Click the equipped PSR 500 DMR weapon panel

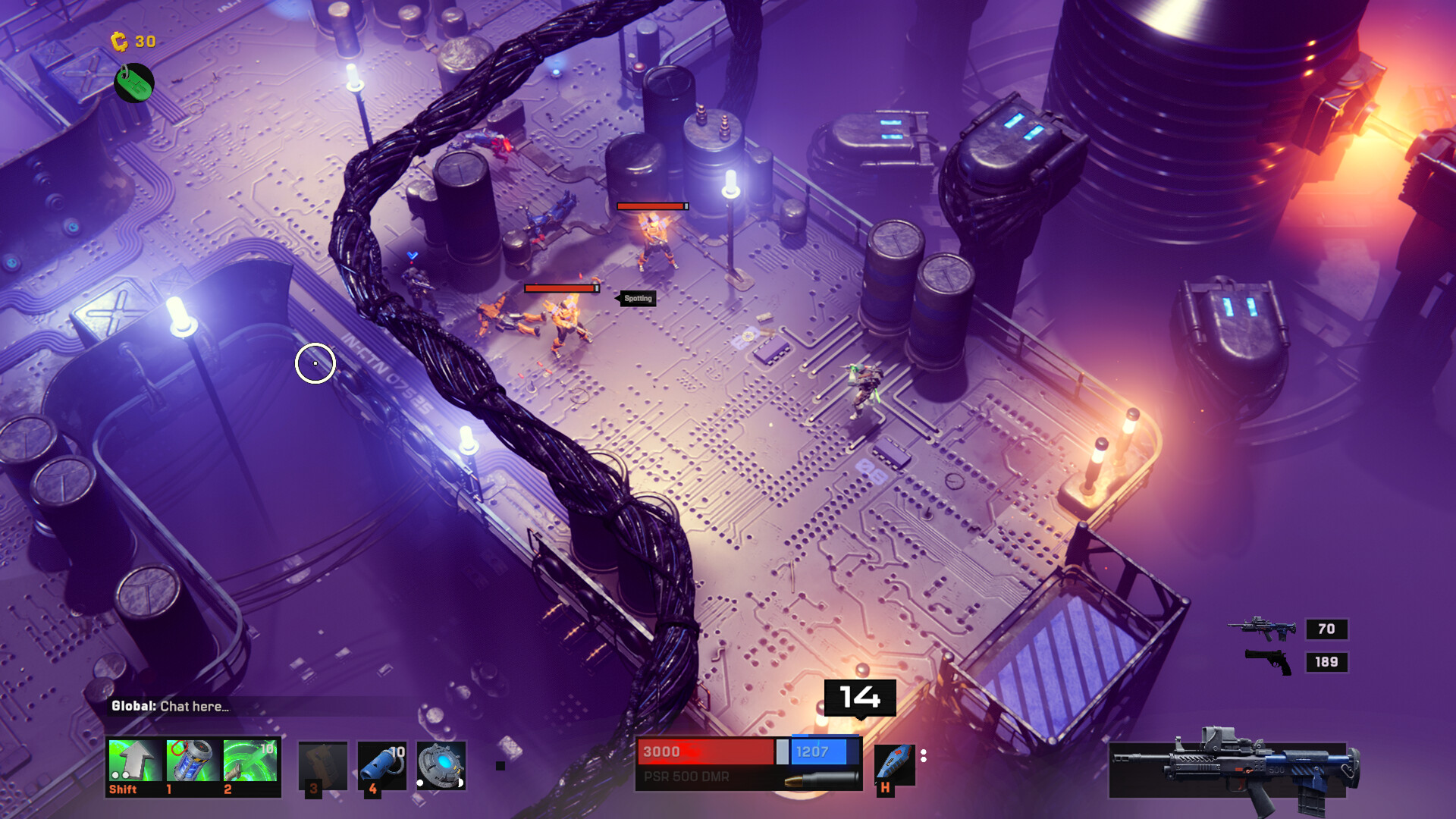(1232, 770)
